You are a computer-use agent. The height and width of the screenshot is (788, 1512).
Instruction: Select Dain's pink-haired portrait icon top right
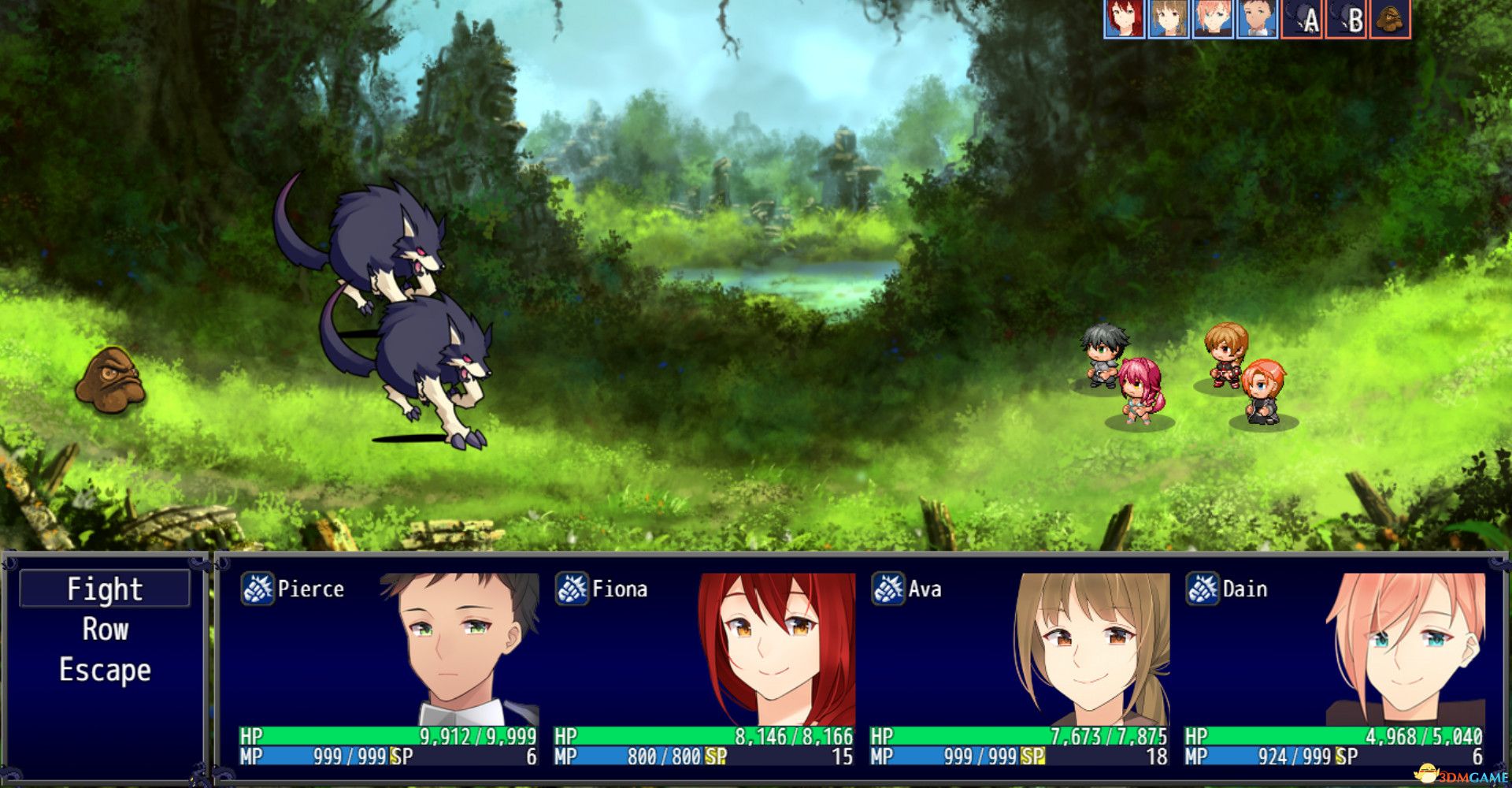[x=1212, y=20]
